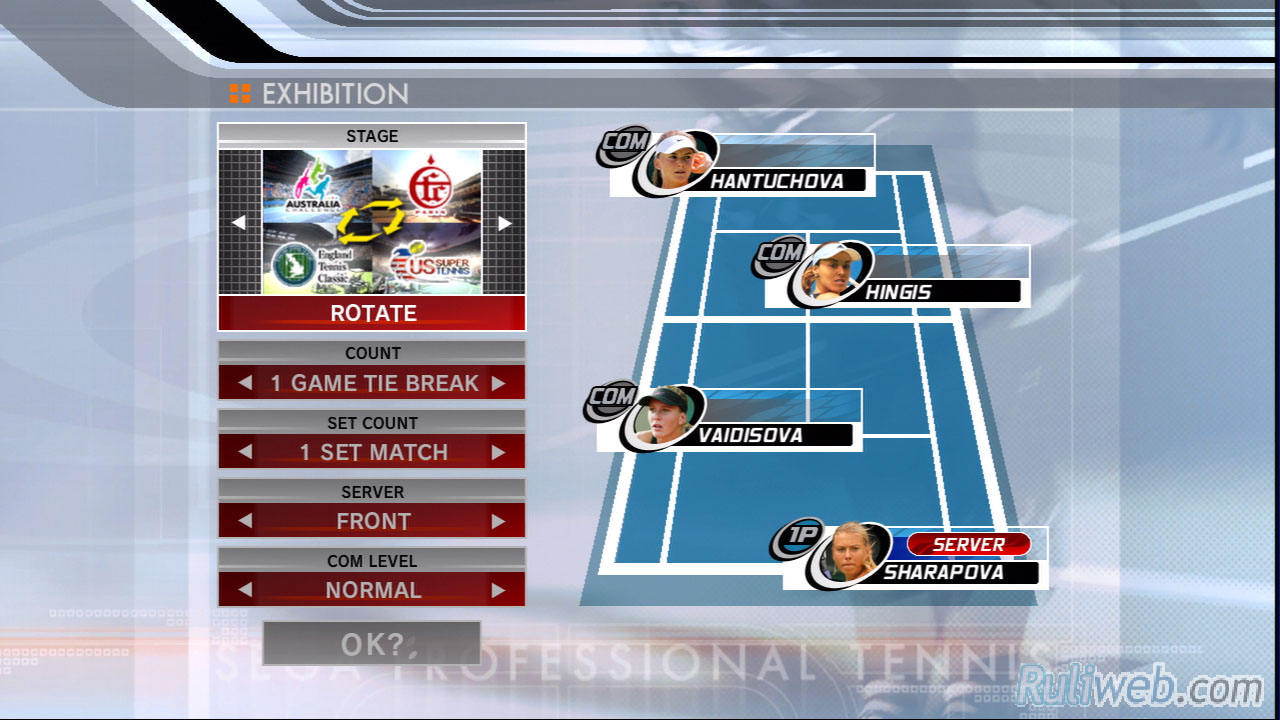Increase game count past 1 Game Tie Break
This screenshot has height=720, width=1280.
point(498,383)
